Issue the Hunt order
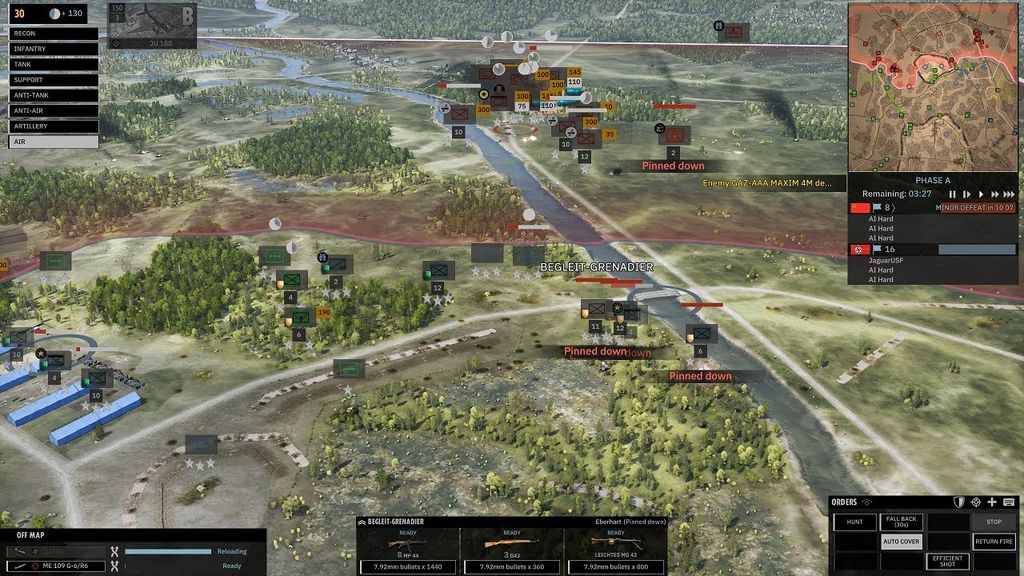 854,522
